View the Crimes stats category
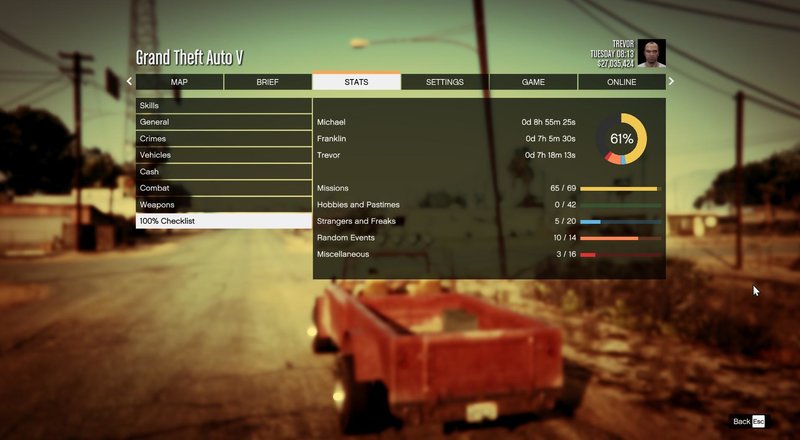 [223, 138]
